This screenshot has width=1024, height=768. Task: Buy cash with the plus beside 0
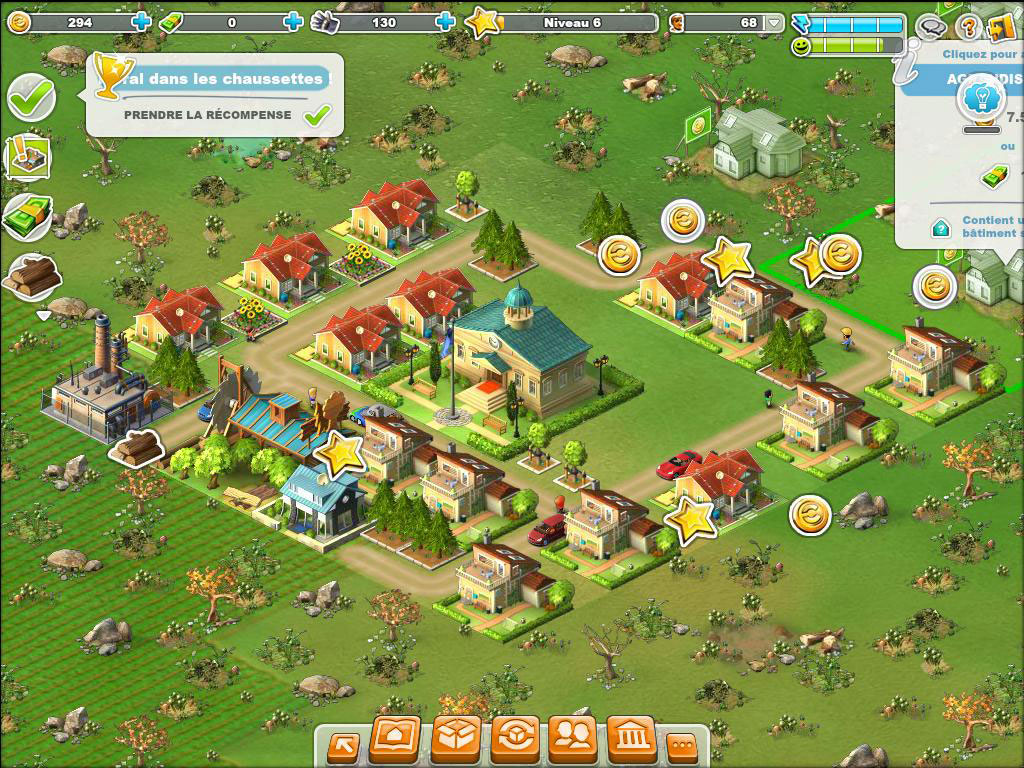pyautogui.click(x=293, y=22)
